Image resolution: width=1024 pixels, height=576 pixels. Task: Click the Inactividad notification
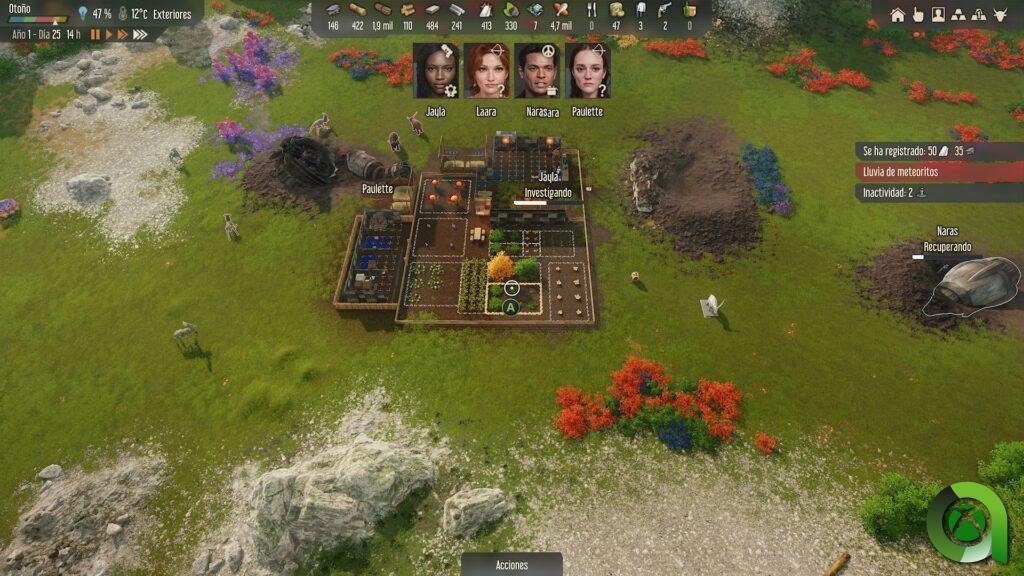click(938, 193)
